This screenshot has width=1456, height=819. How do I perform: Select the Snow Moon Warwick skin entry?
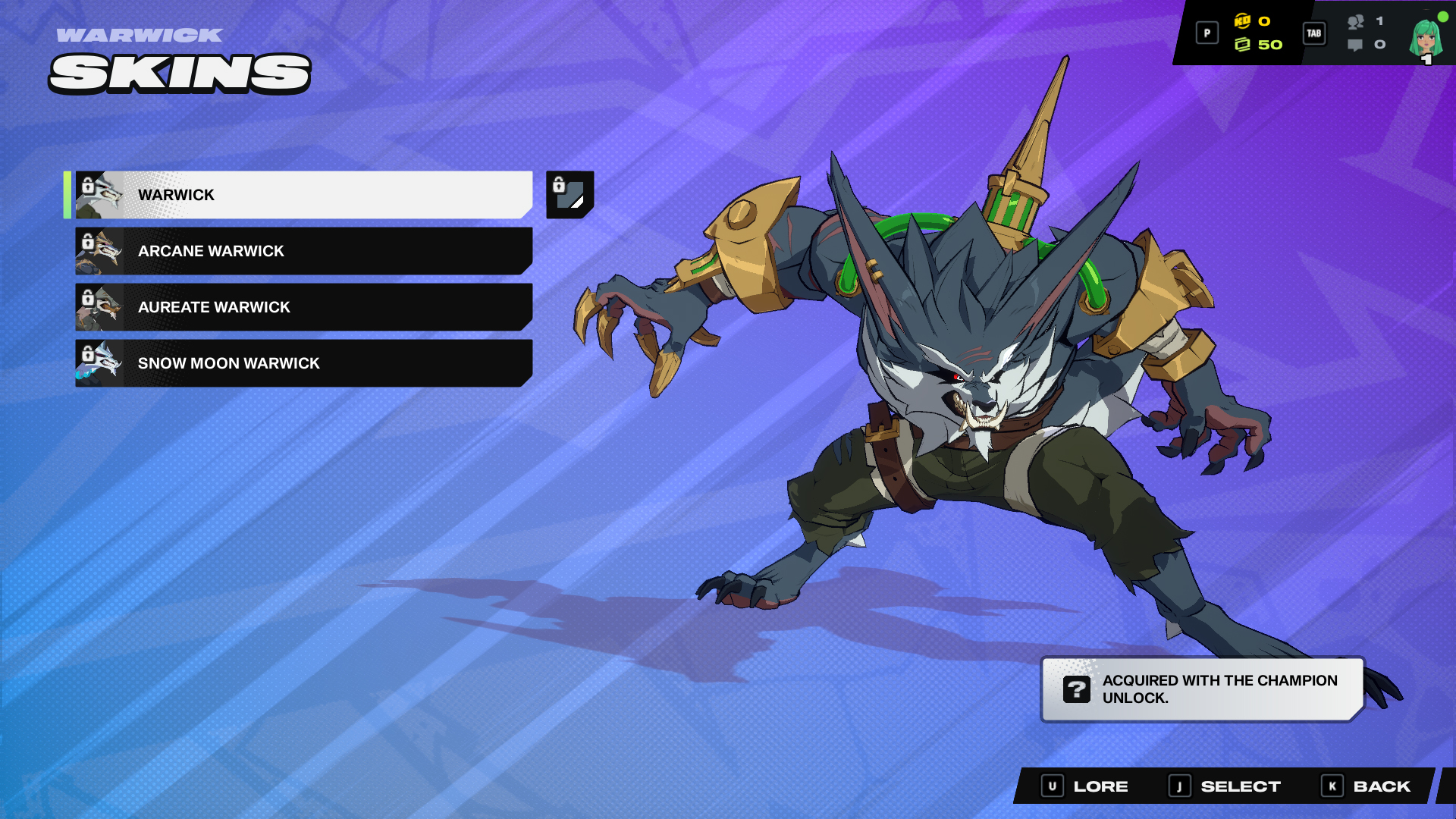(x=303, y=363)
